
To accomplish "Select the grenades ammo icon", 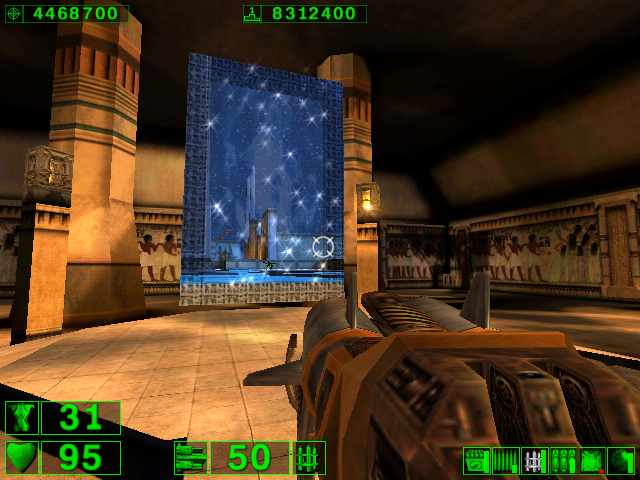I will point(563,460).
